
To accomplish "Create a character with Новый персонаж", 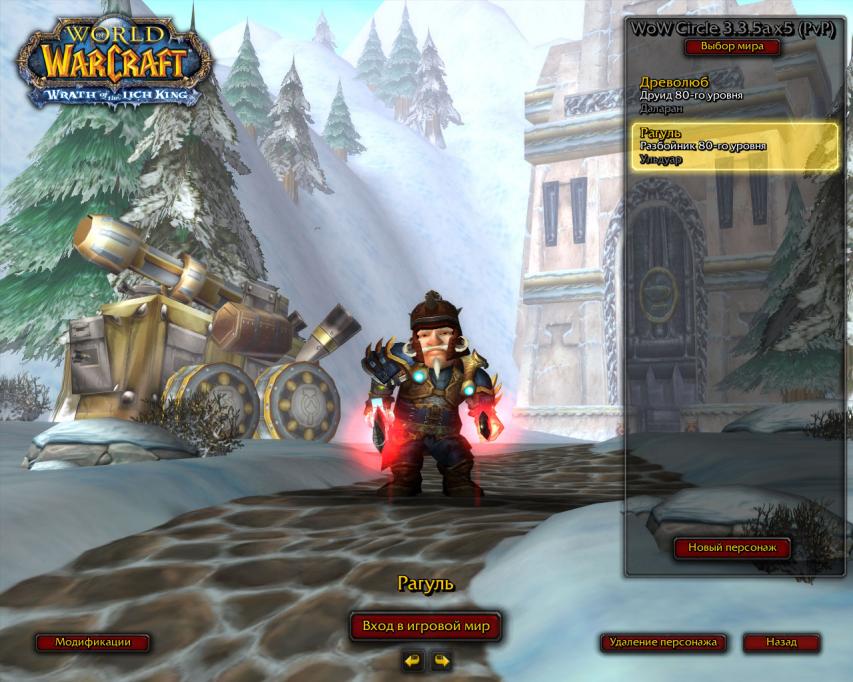I will tap(732, 548).
